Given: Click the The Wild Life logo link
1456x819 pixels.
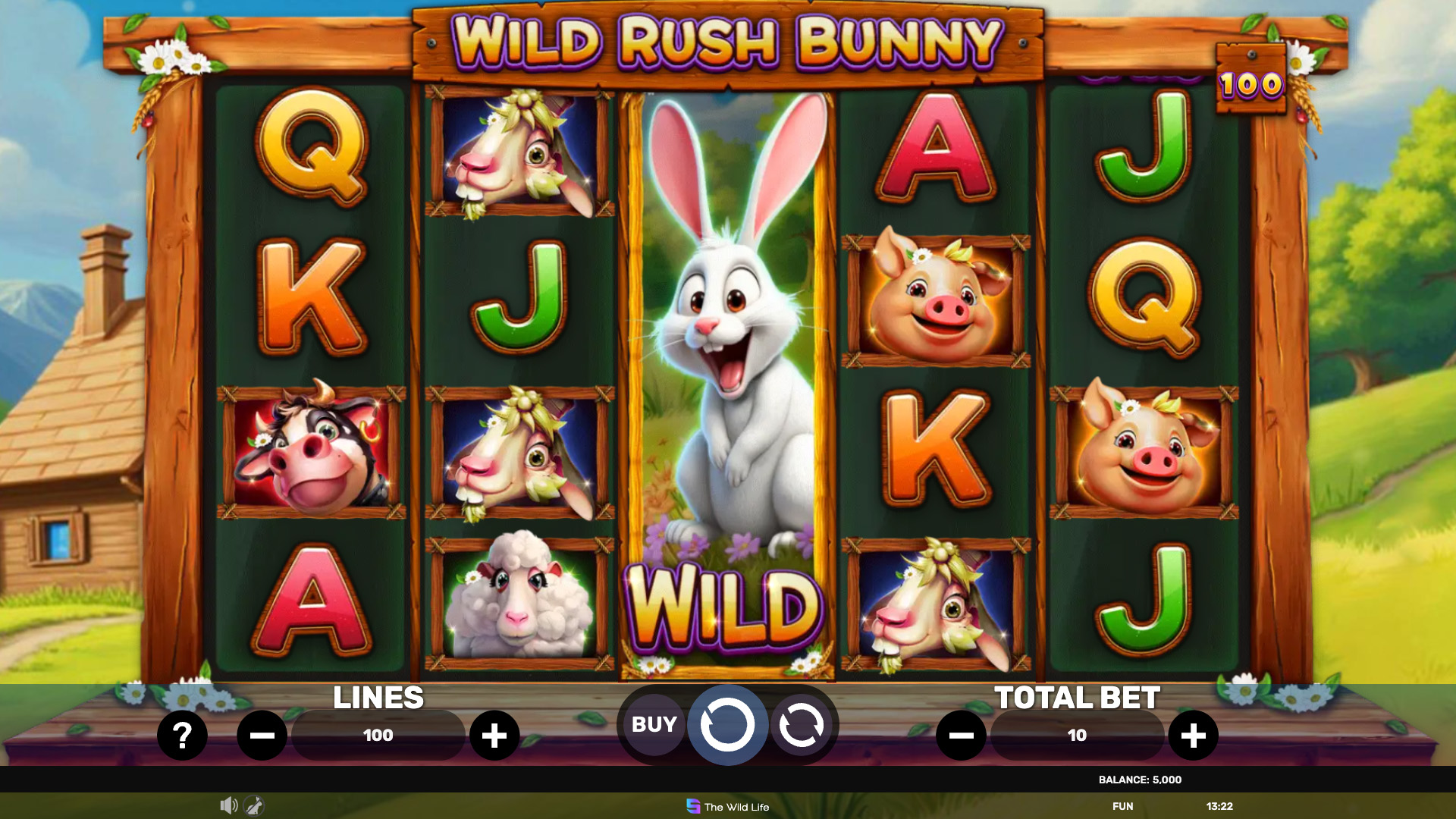Looking at the screenshot, I should pos(728,807).
